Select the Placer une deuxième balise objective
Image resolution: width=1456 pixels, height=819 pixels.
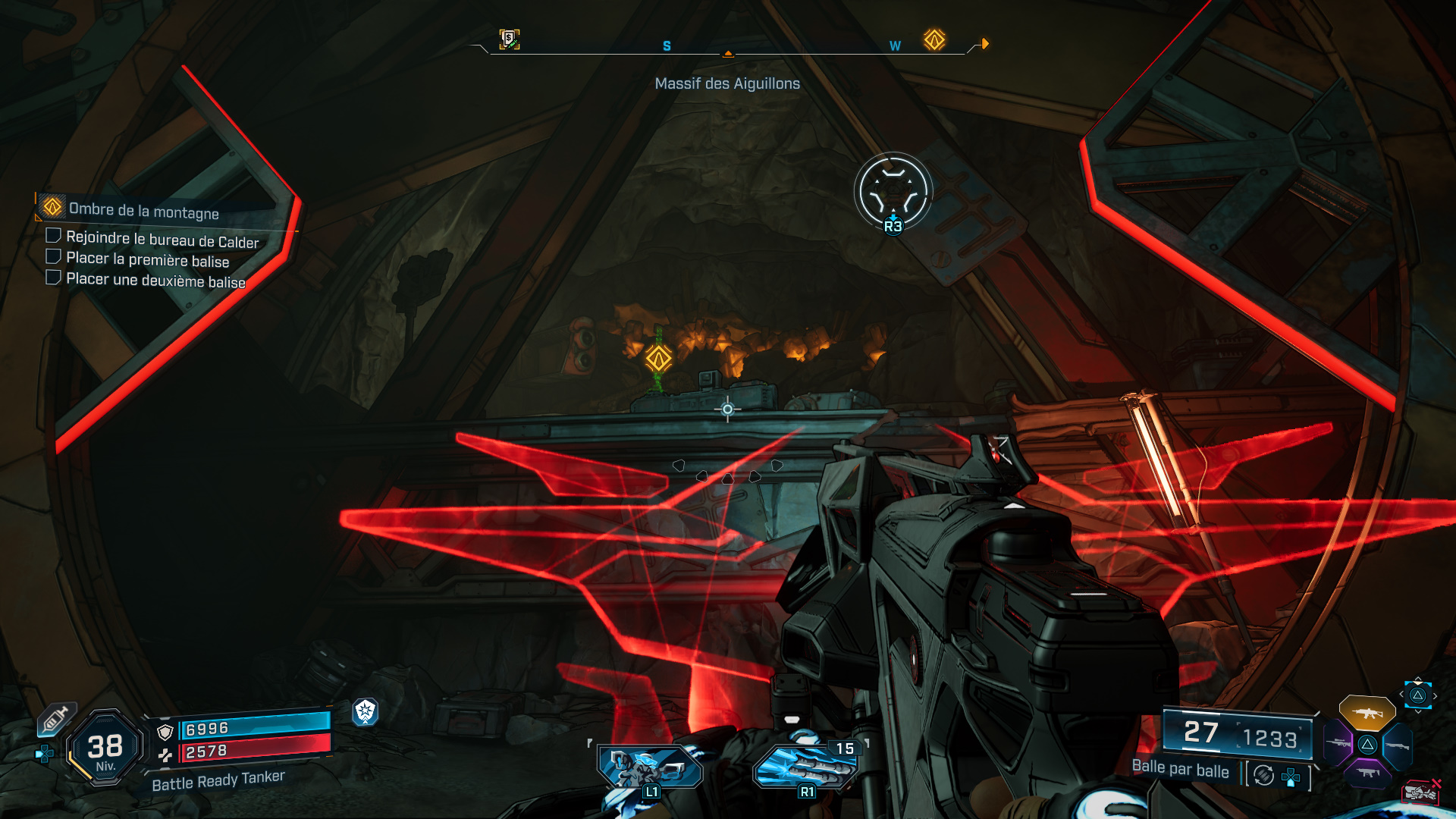(155, 281)
